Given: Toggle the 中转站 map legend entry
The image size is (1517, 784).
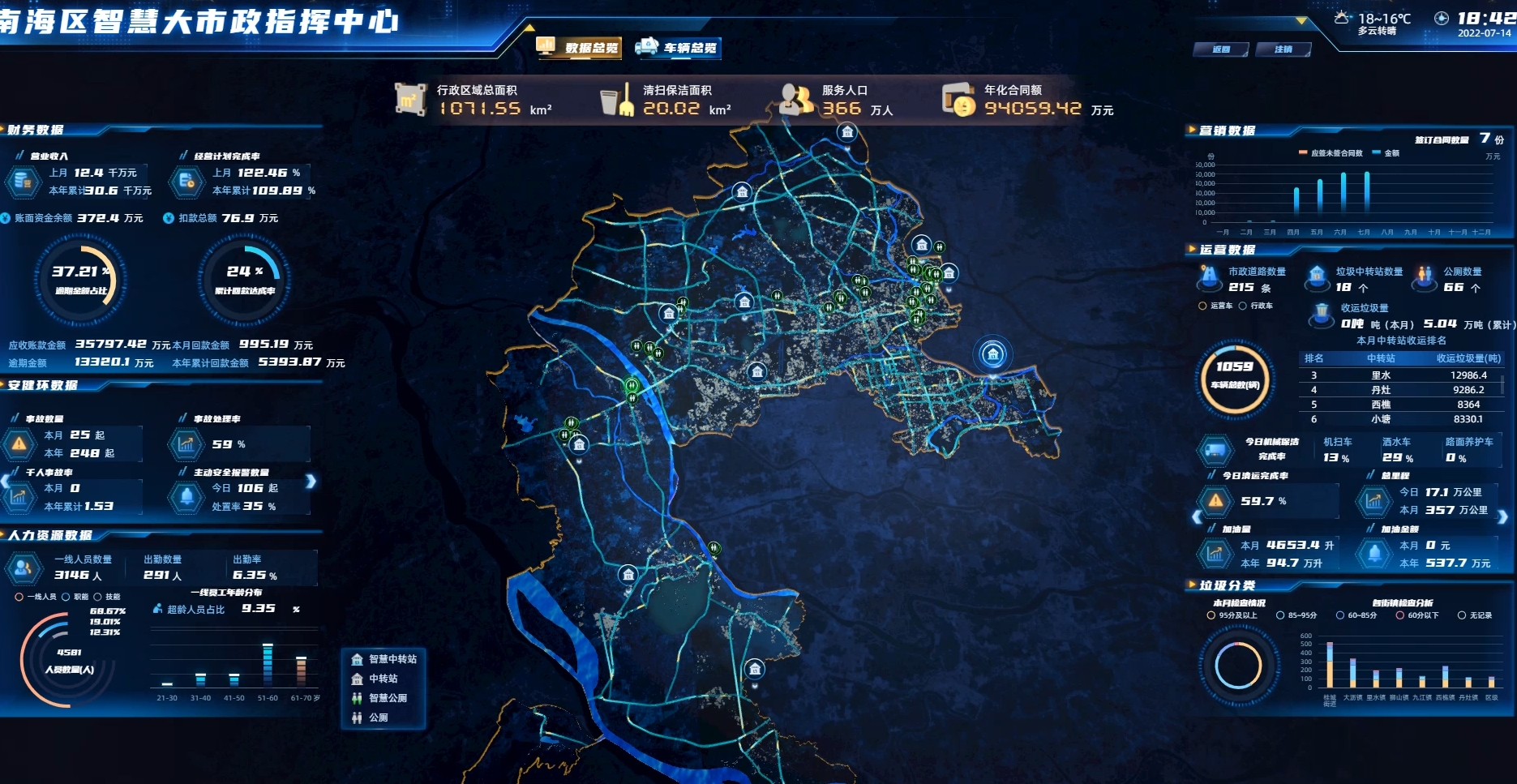Looking at the screenshot, I should point(376,679).
